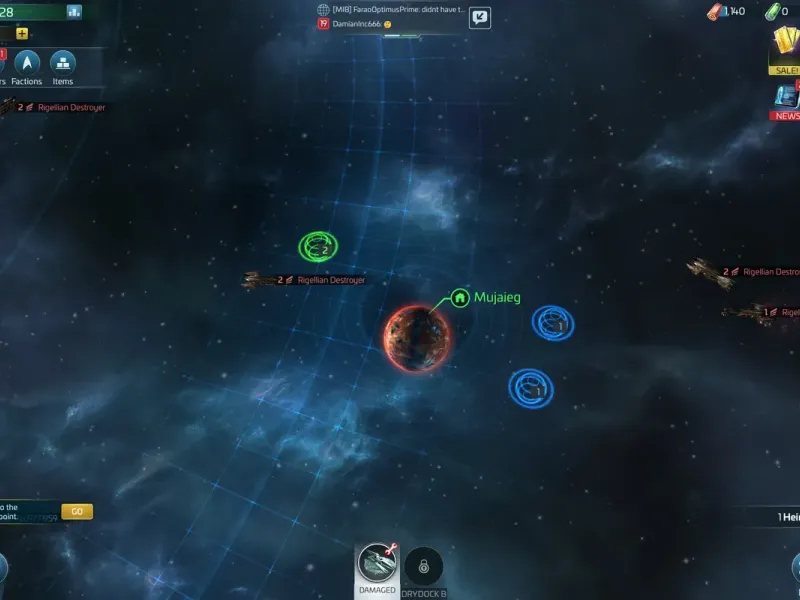Select the DAMAGED ship dock slot
The width and height of the screenshot is (800, 600).
point(377,567)
